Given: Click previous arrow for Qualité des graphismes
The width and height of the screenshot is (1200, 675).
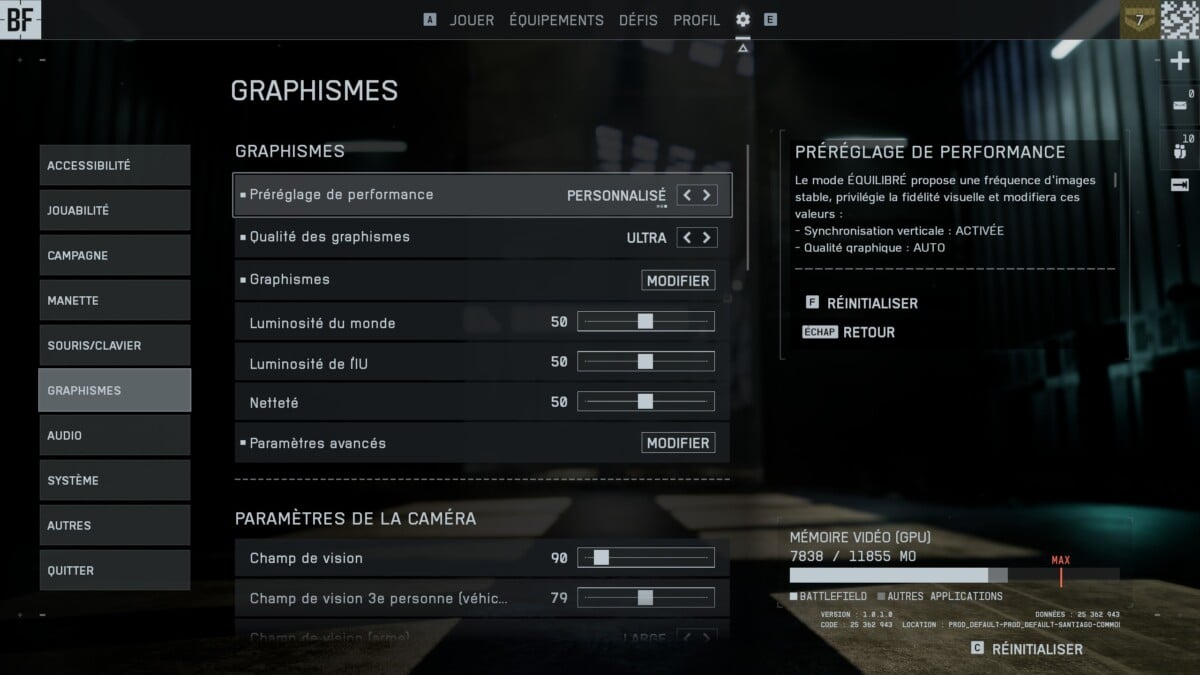Looking at the screenshot, I should pos(687,238).
